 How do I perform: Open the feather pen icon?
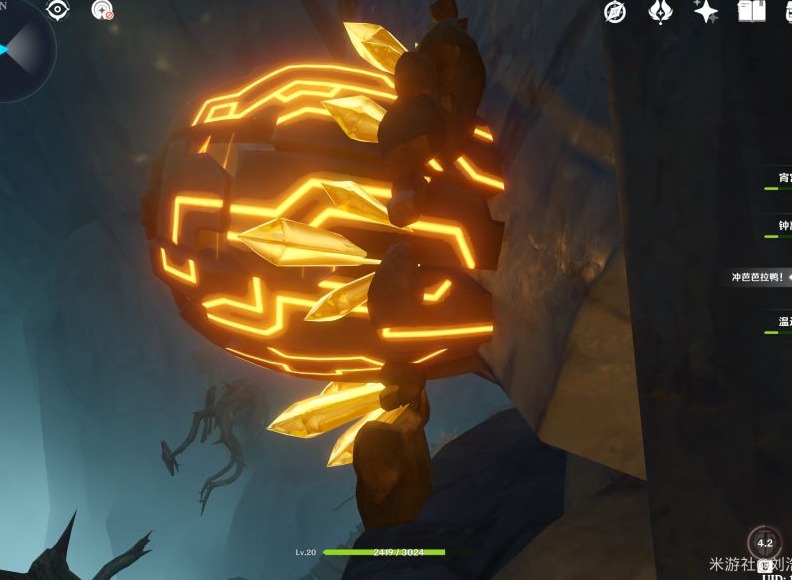(x=660, y=12)
